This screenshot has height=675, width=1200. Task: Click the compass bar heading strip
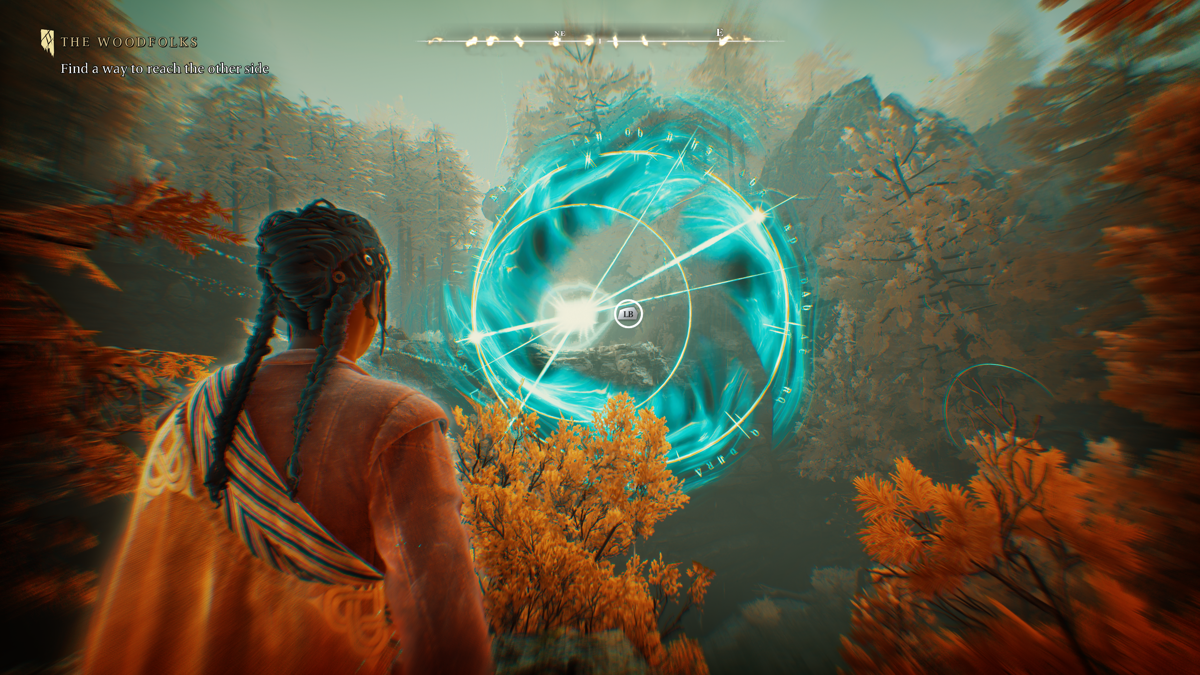point(600,41)
